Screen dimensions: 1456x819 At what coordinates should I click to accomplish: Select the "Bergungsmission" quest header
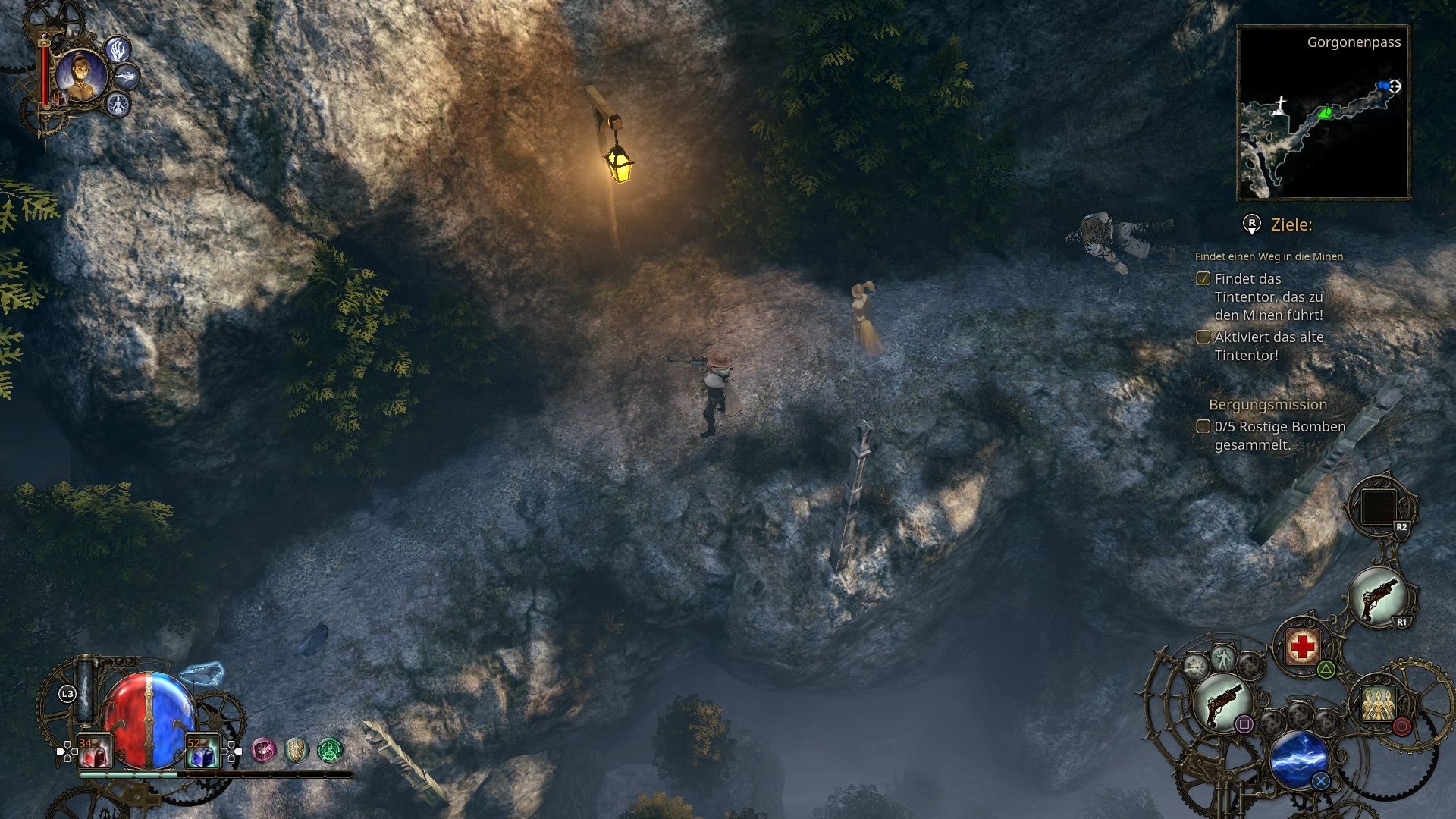click(x=1269, y=405)
